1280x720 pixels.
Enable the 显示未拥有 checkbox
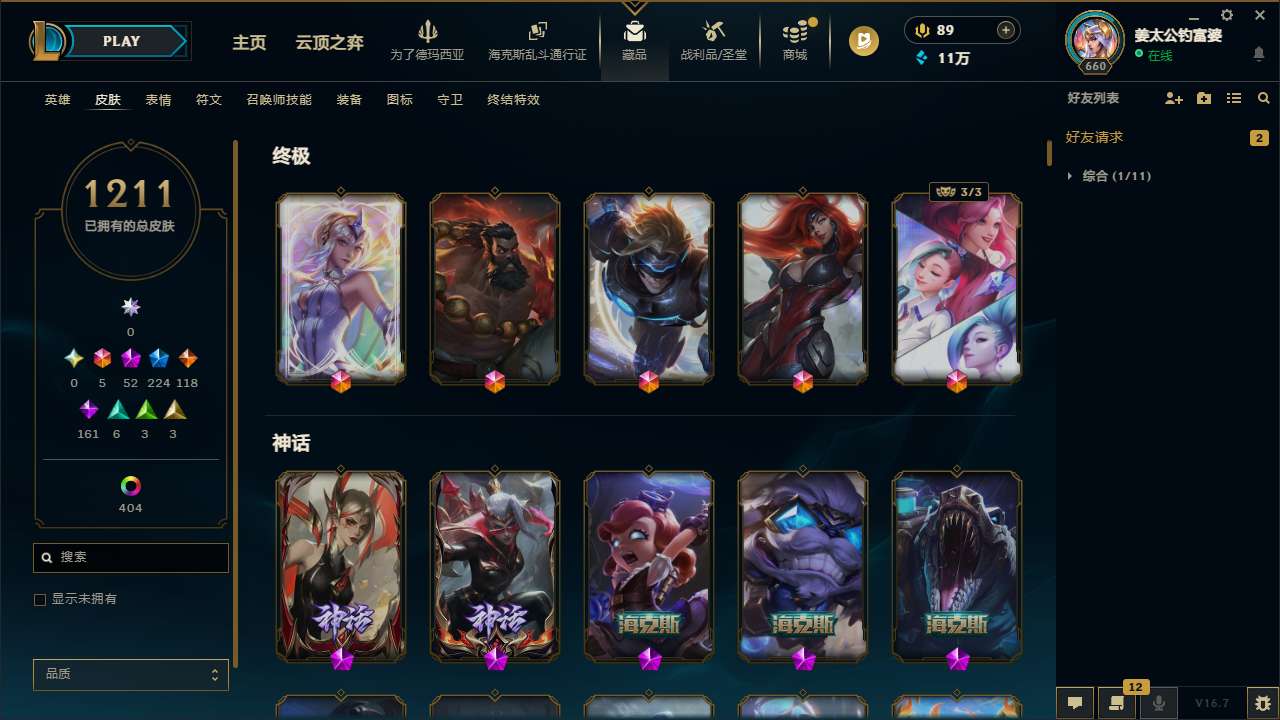point(40,599)
